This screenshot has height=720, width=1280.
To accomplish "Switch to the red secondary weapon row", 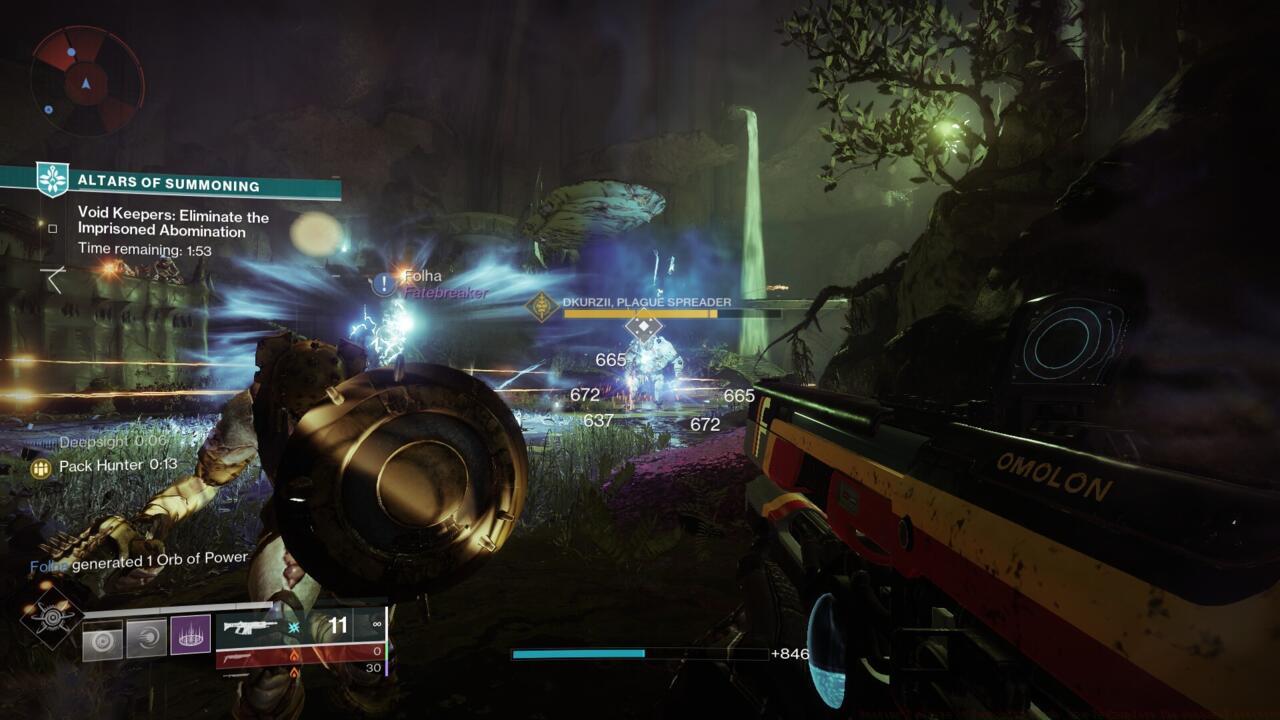I will [299, 654].
